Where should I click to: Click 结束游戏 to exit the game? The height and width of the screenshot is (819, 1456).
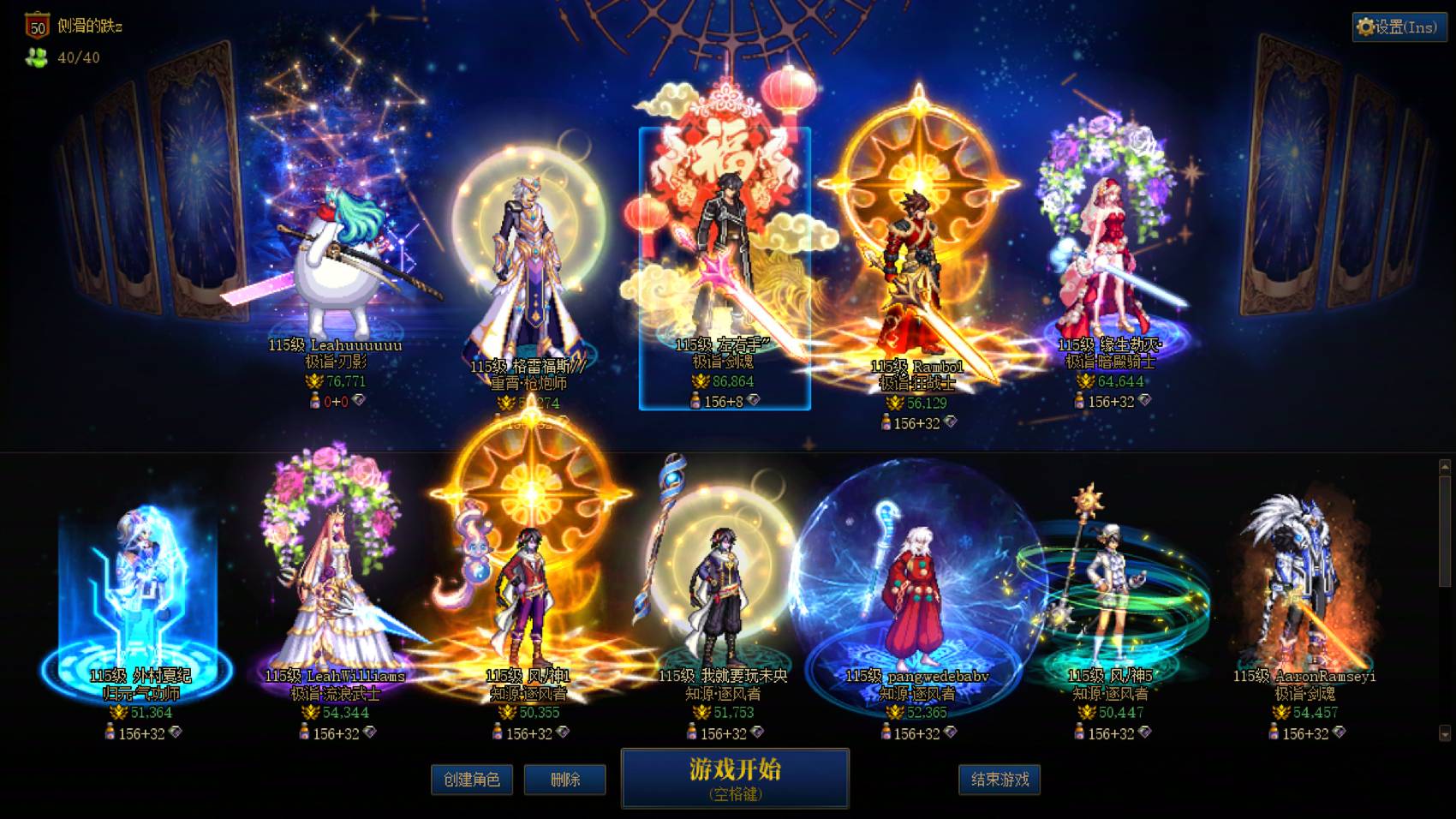click(999, 780)
